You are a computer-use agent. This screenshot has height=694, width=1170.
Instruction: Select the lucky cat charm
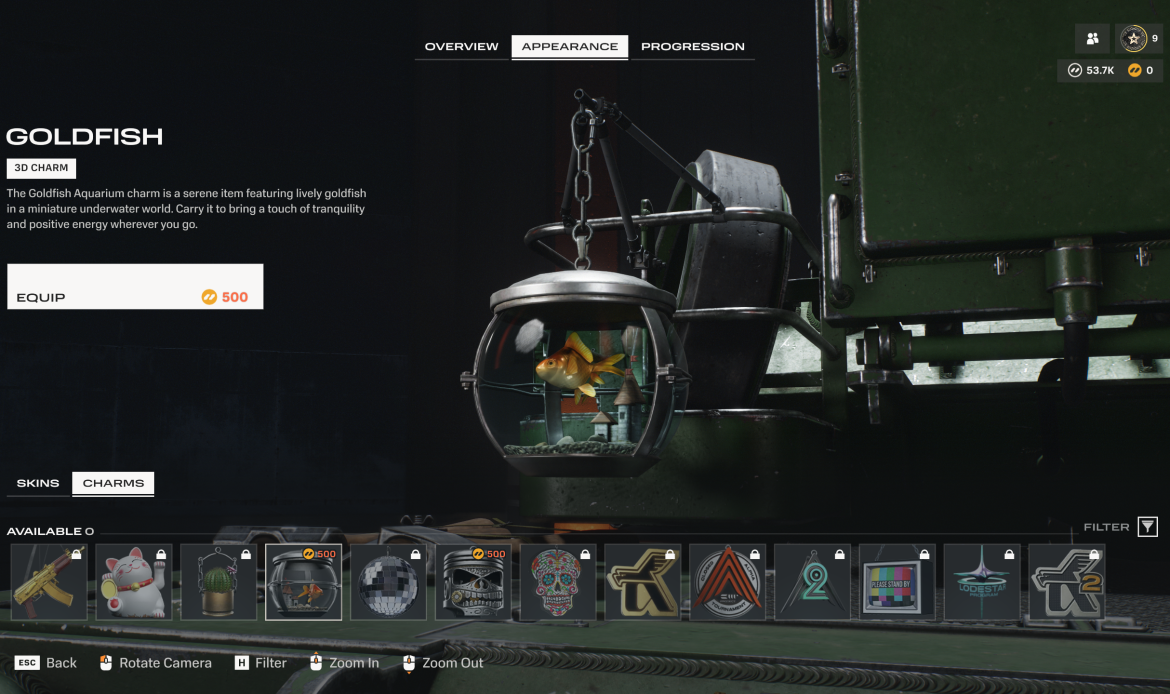pos(134,582)
